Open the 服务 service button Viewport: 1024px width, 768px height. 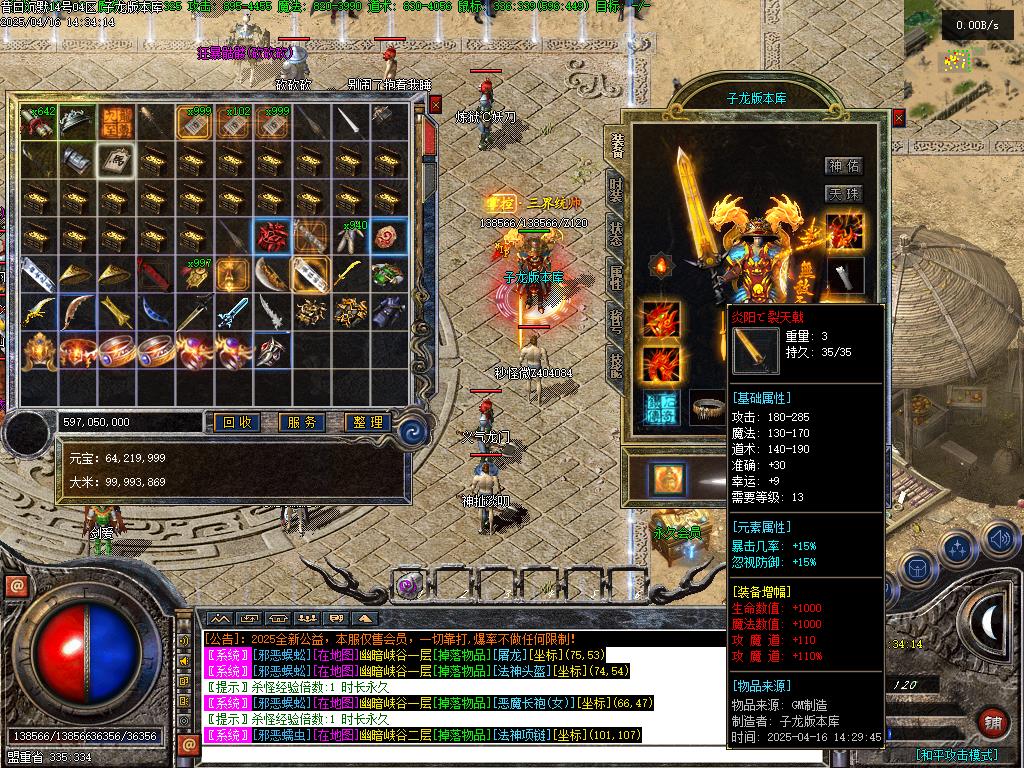coord(302,423)
